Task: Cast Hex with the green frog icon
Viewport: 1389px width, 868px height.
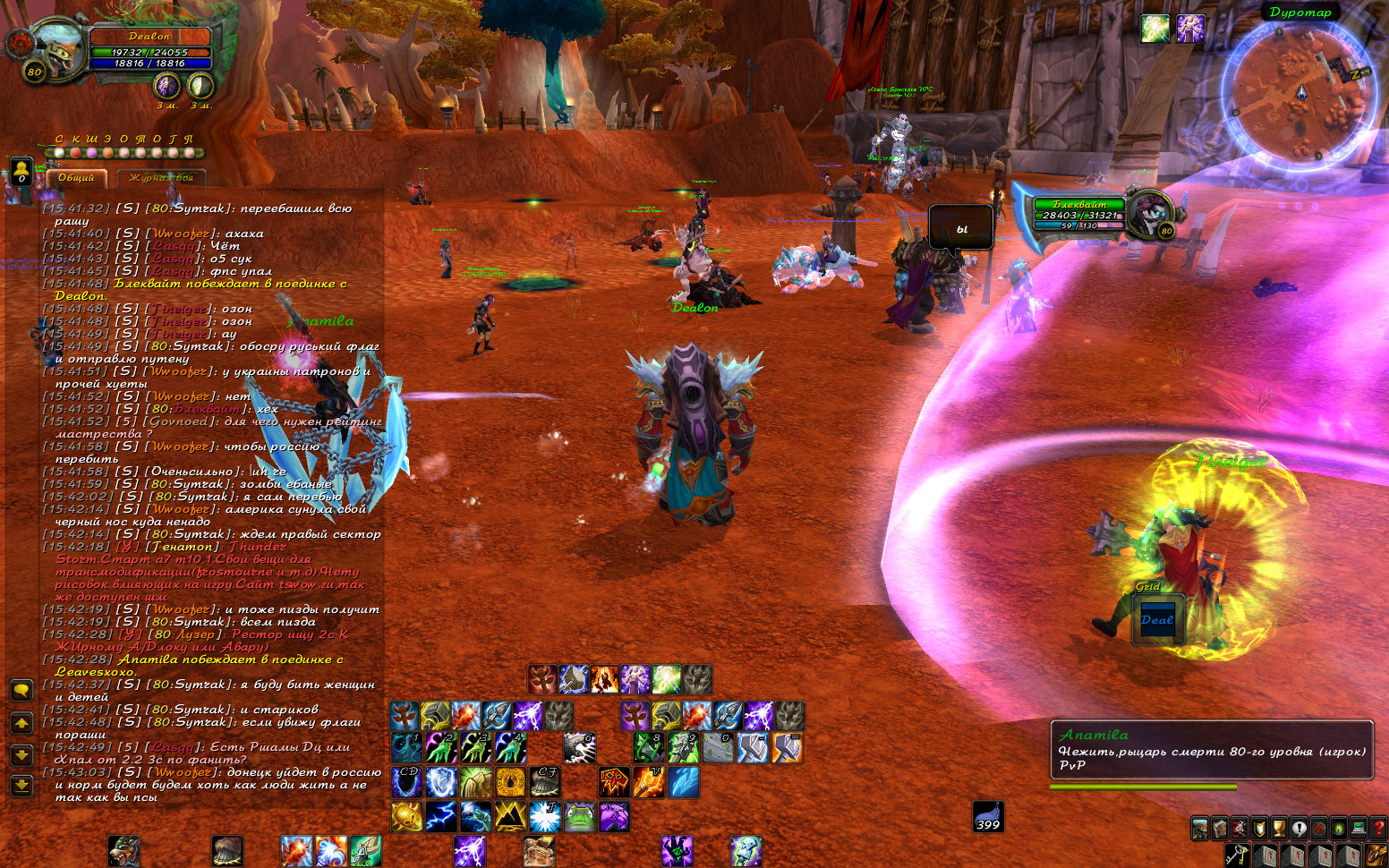Action: click(x=579, y=816)
